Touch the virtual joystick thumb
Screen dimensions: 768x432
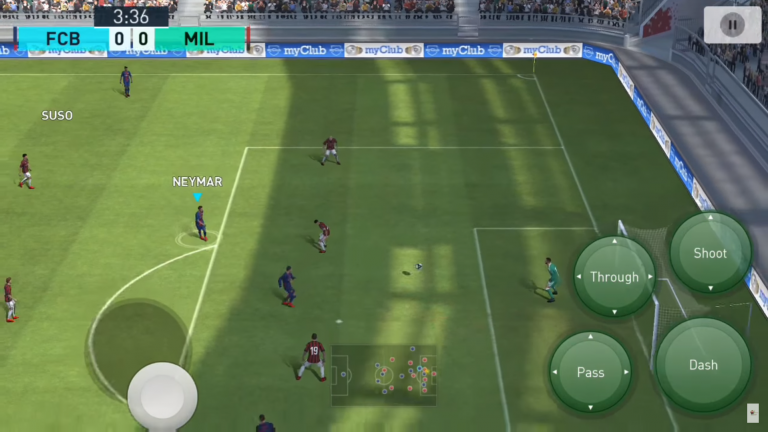click(x=162, y=395)
